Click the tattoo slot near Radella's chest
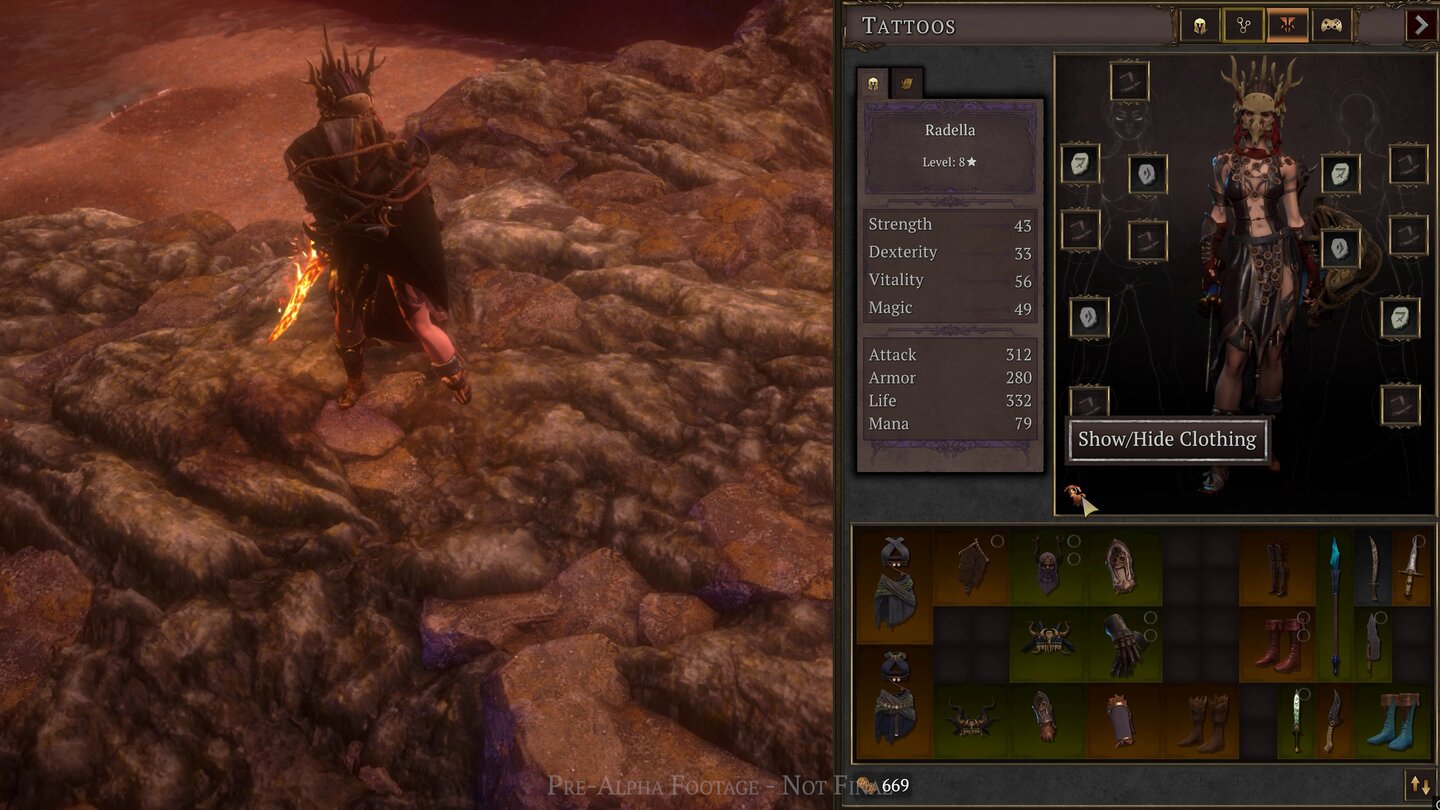 click(1146, 173)
